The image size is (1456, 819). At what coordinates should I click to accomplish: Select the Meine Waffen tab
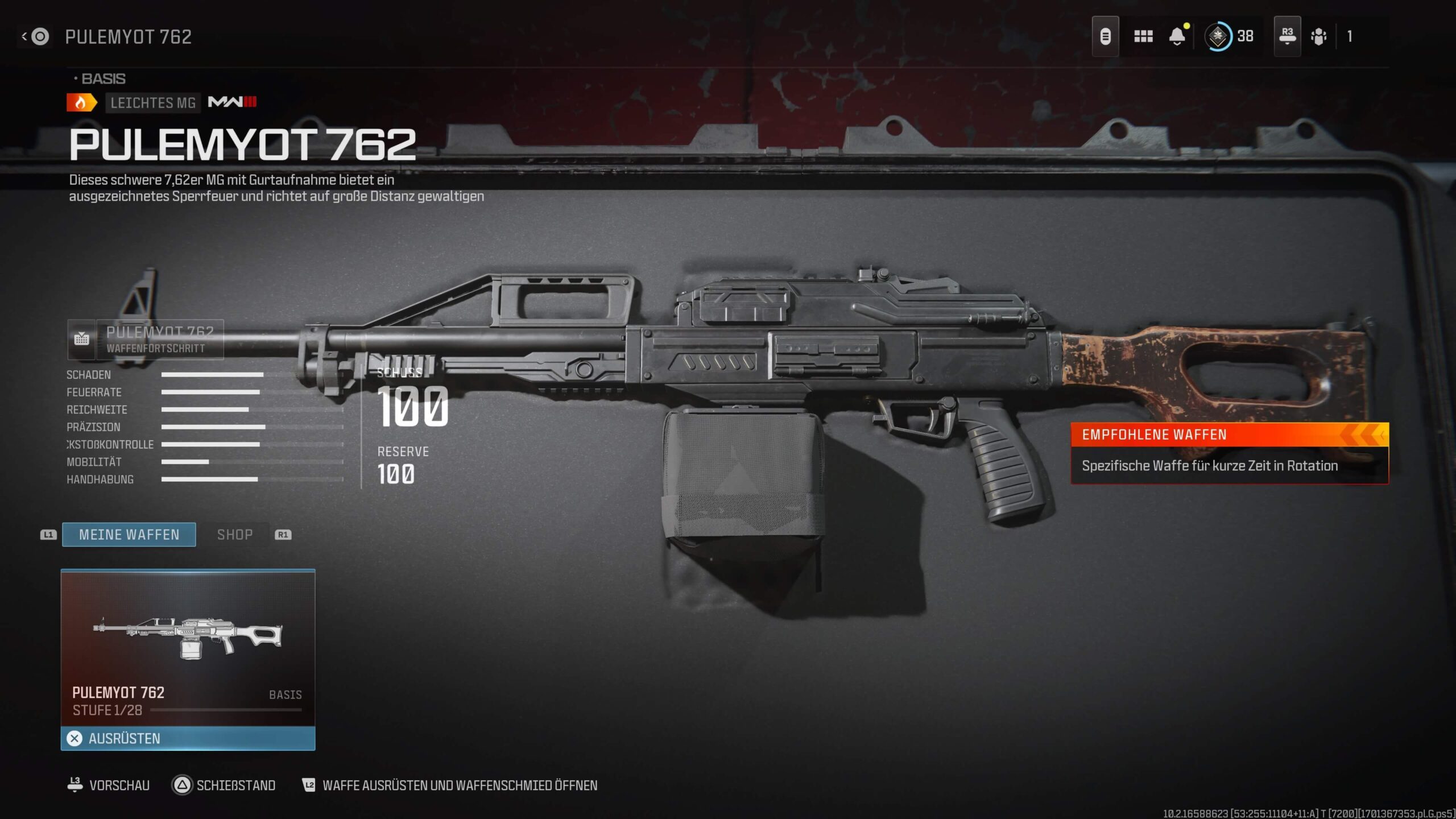[x=129, y=535]
